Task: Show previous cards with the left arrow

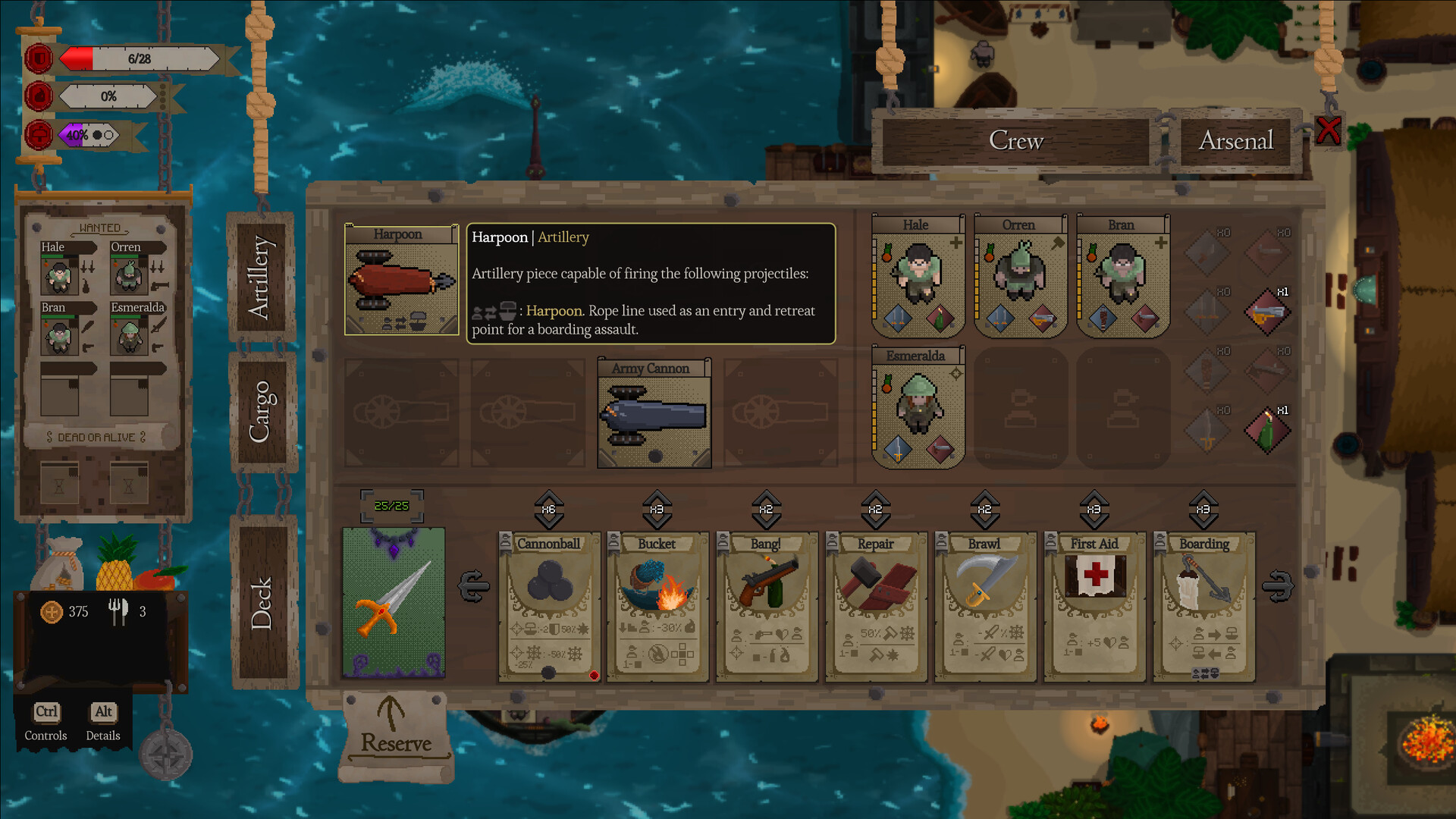Action: pos(474,586)
